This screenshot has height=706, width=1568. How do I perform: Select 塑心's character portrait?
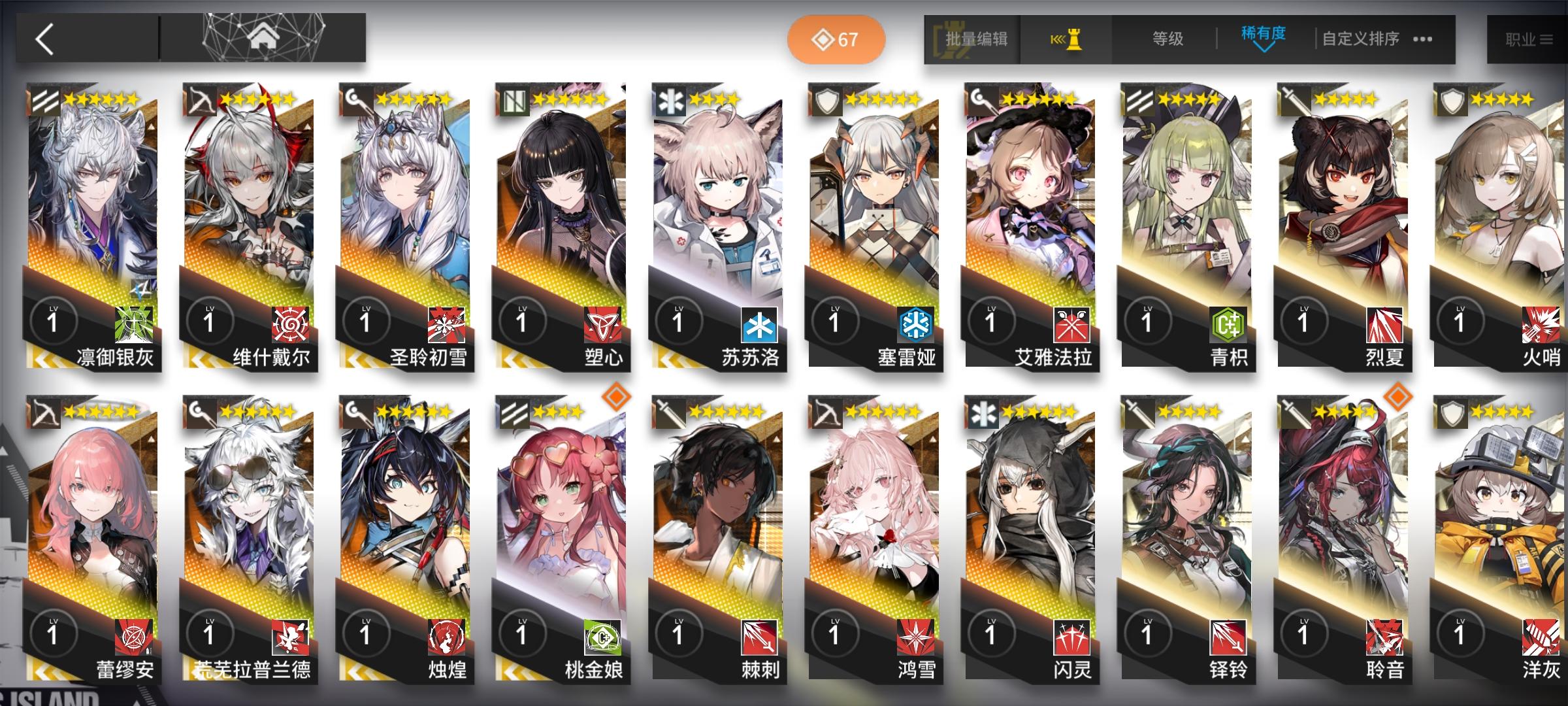[x=559, y=209]
